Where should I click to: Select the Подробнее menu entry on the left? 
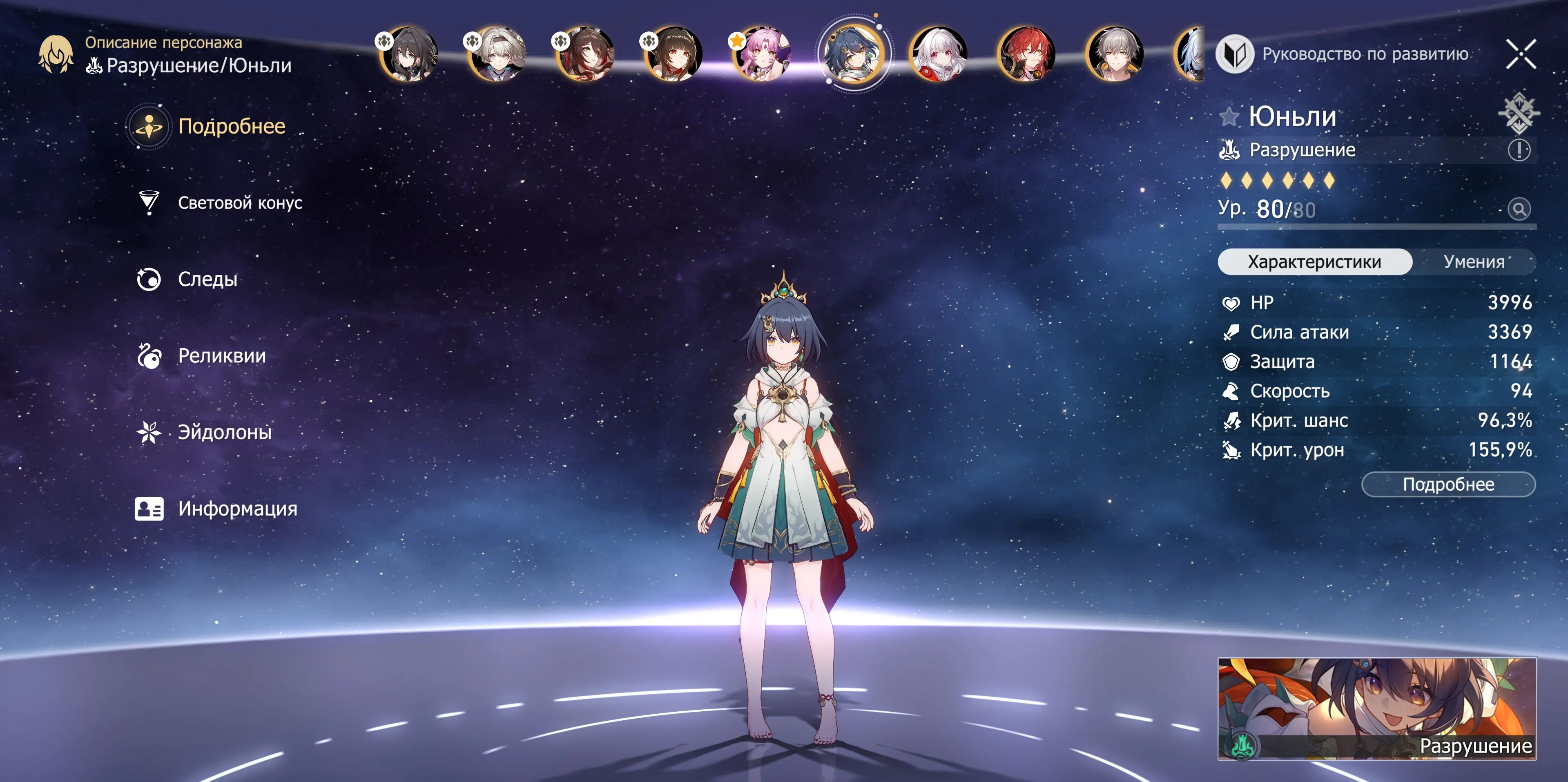231,126
